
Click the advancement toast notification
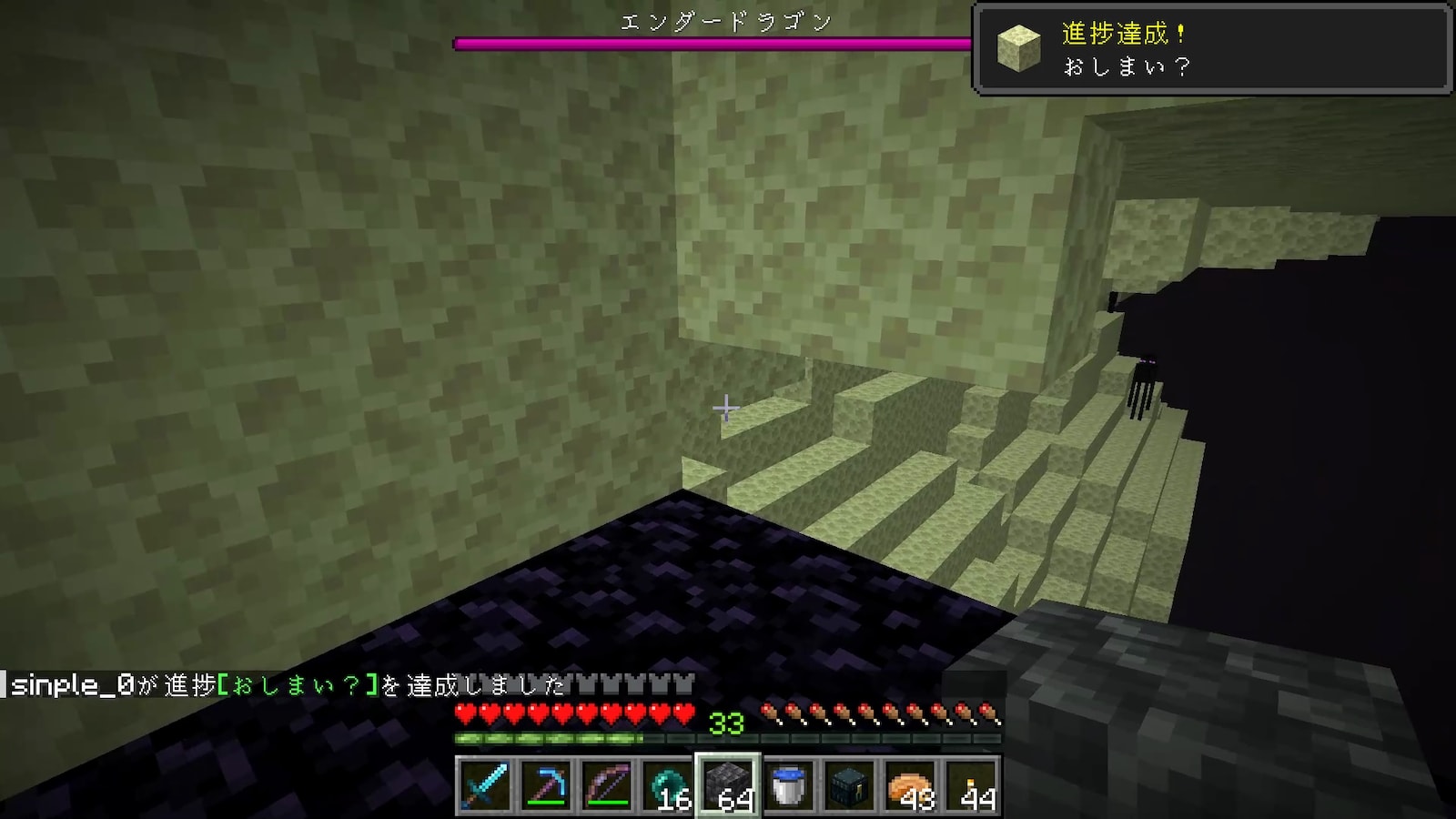click(1212, 49)
